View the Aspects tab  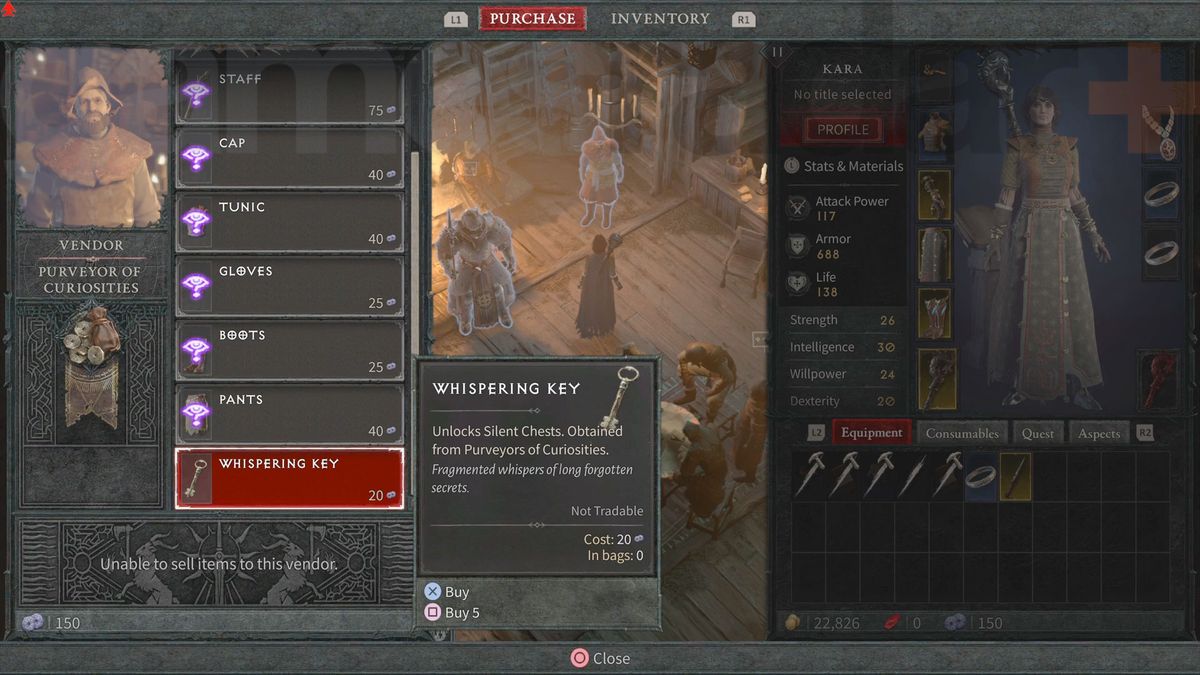1099,433
